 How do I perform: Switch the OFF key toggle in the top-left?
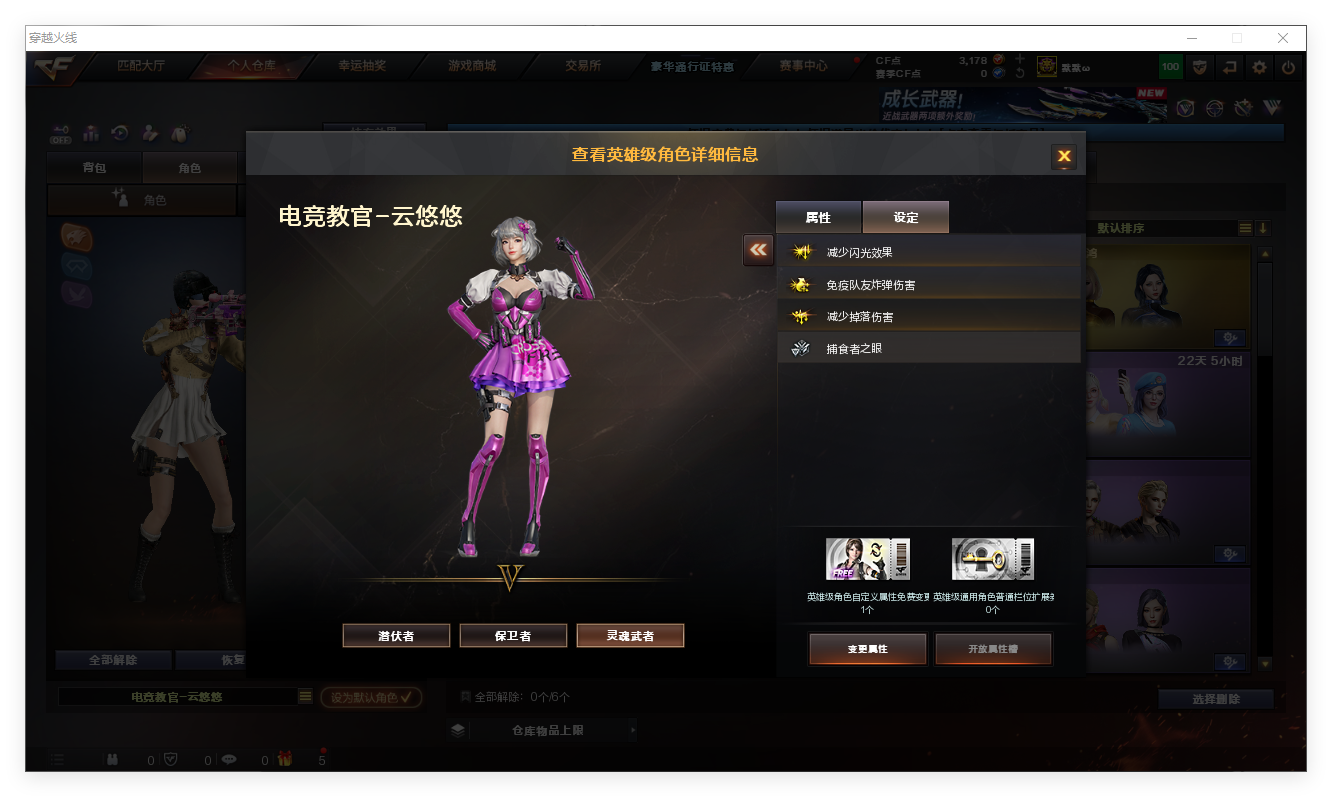[60, 133]
